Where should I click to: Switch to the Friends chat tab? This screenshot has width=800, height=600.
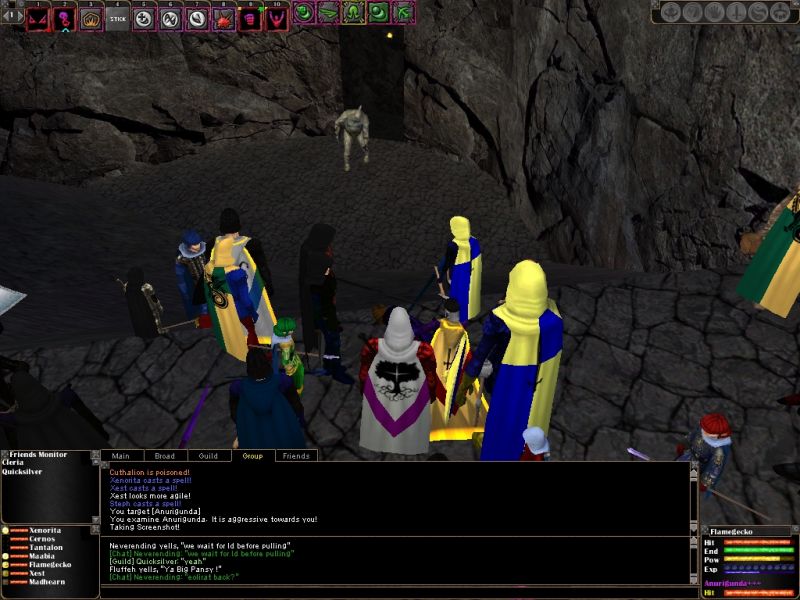[296, 456]
